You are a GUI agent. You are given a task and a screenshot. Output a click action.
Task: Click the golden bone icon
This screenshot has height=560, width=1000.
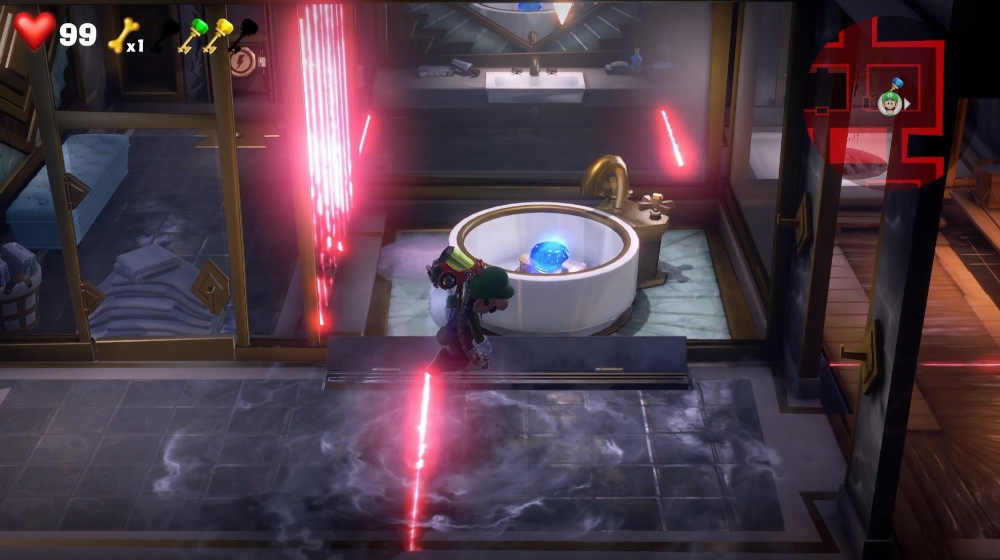pos(120,36)
